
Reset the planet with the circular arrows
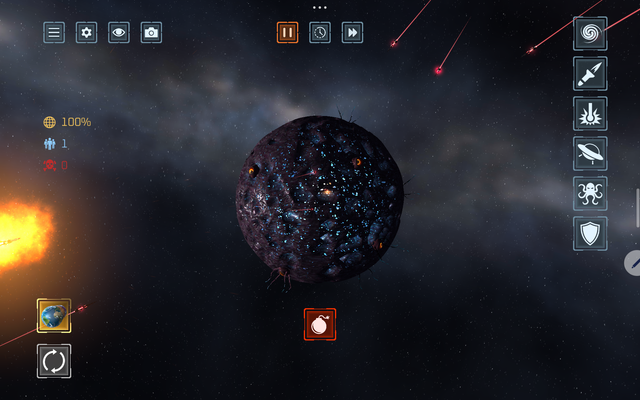pos(54,361)
